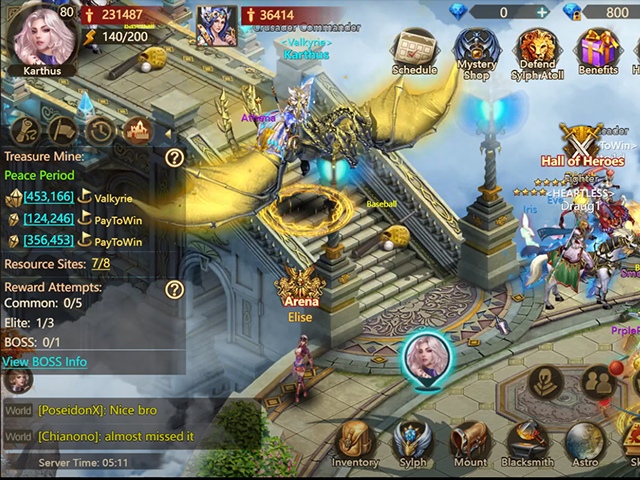640x480 pixels.
Task: Open the world chat box
Action: [x=130, y=423]
